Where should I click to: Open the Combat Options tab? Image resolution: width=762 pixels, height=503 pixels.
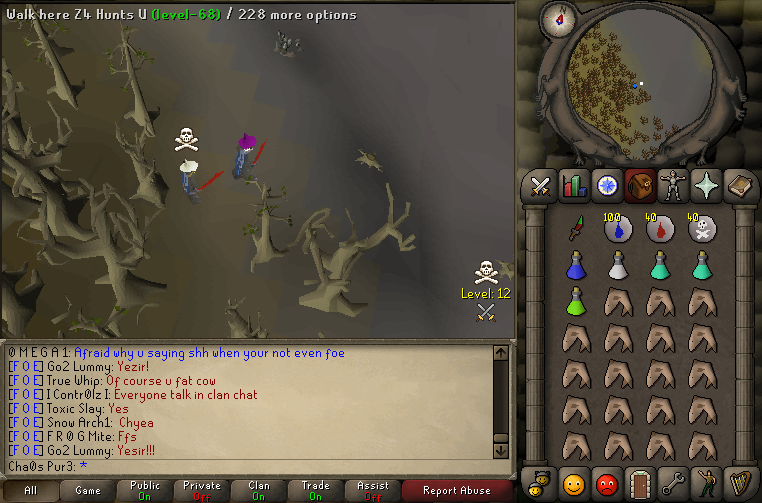pyautogui.click(x=541, y=186)
